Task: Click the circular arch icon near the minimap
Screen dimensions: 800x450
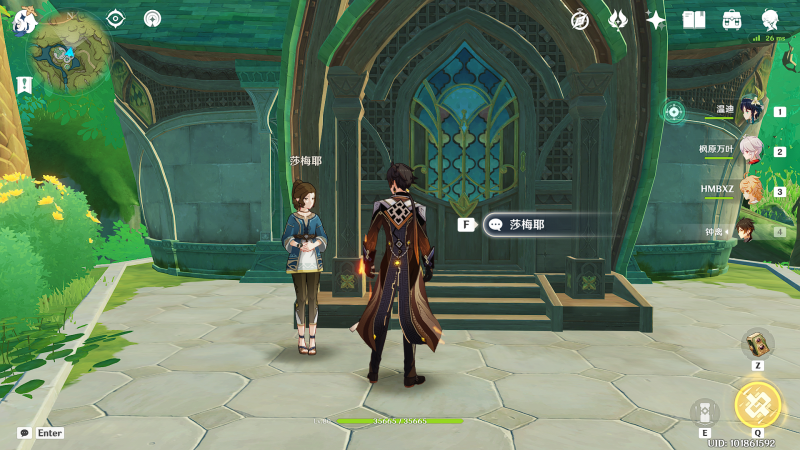Action: [152, 18]
